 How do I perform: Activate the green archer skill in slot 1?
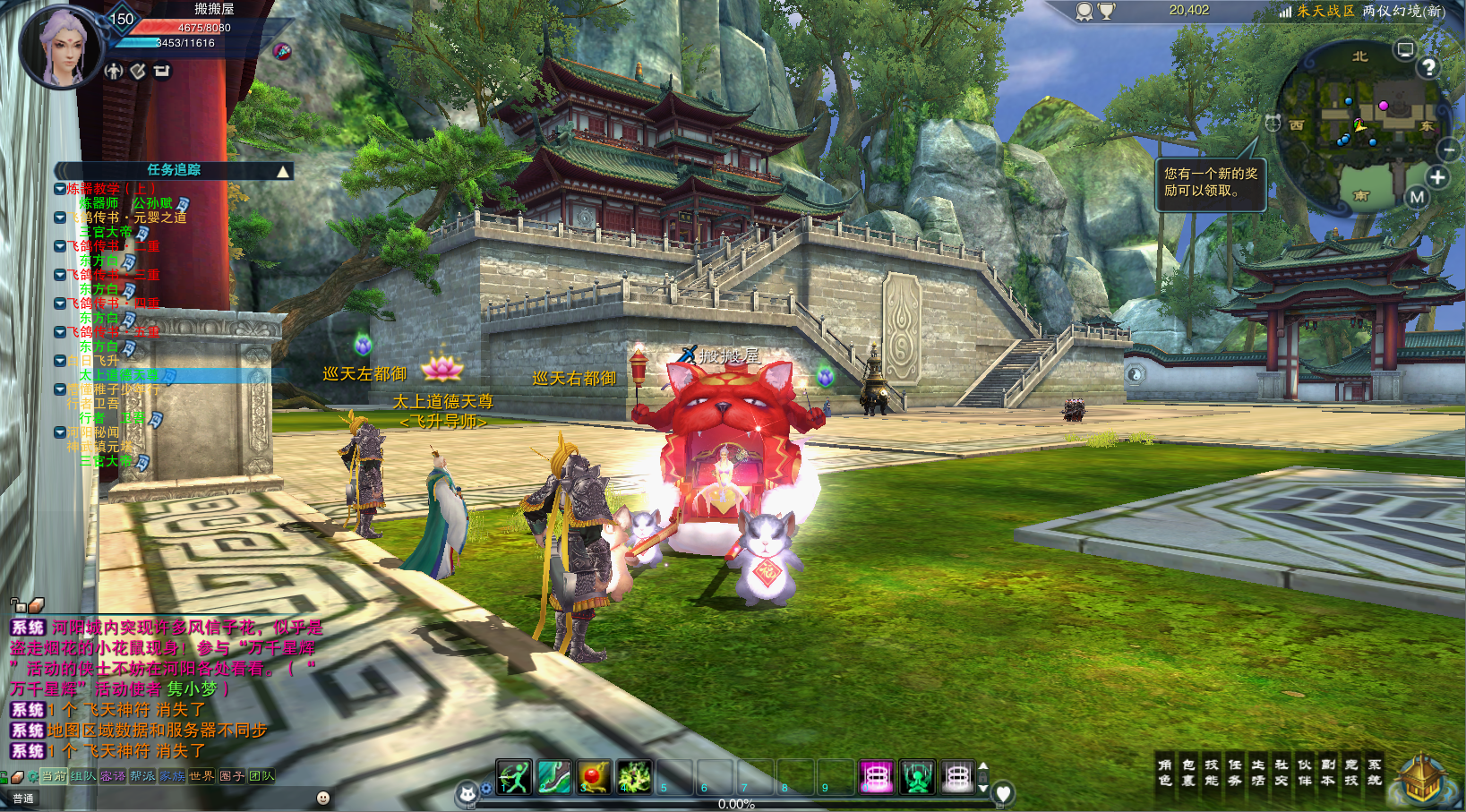click(x=514, y=777)
